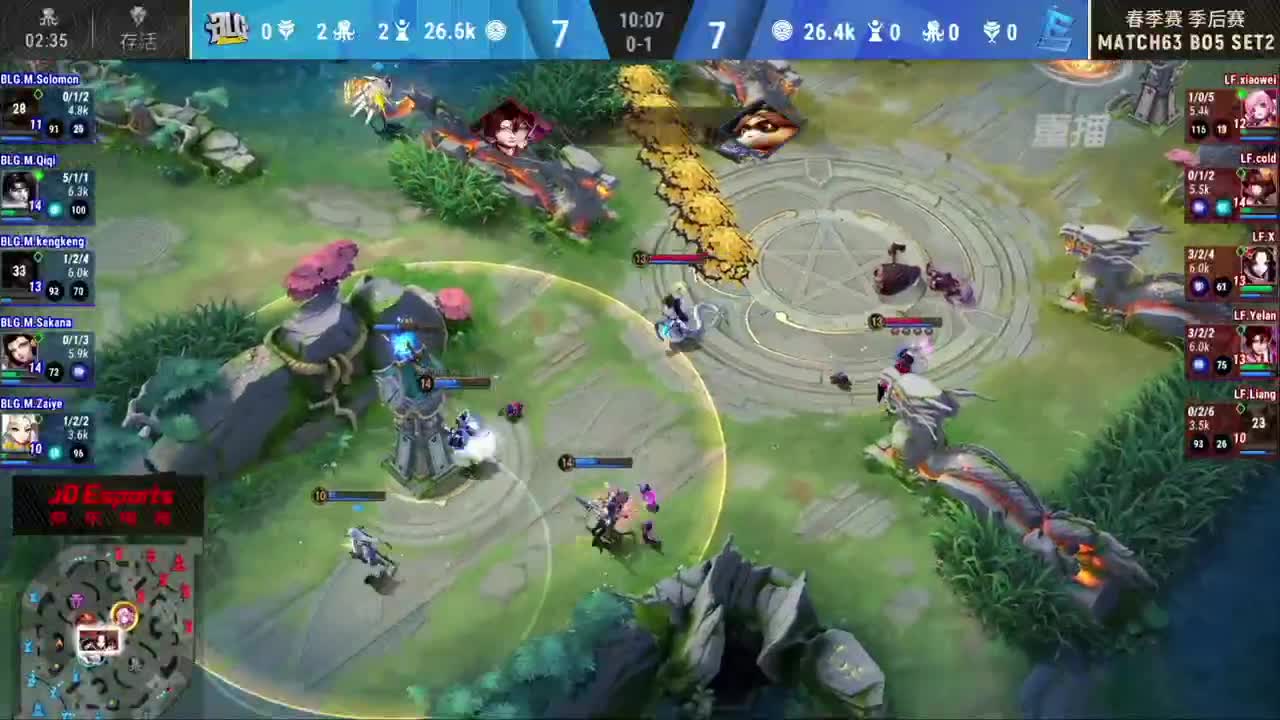Select BLG.M.Solomon's hero portrait
The width and height of the screenshot is (1280, 720).
pos(20,110)
